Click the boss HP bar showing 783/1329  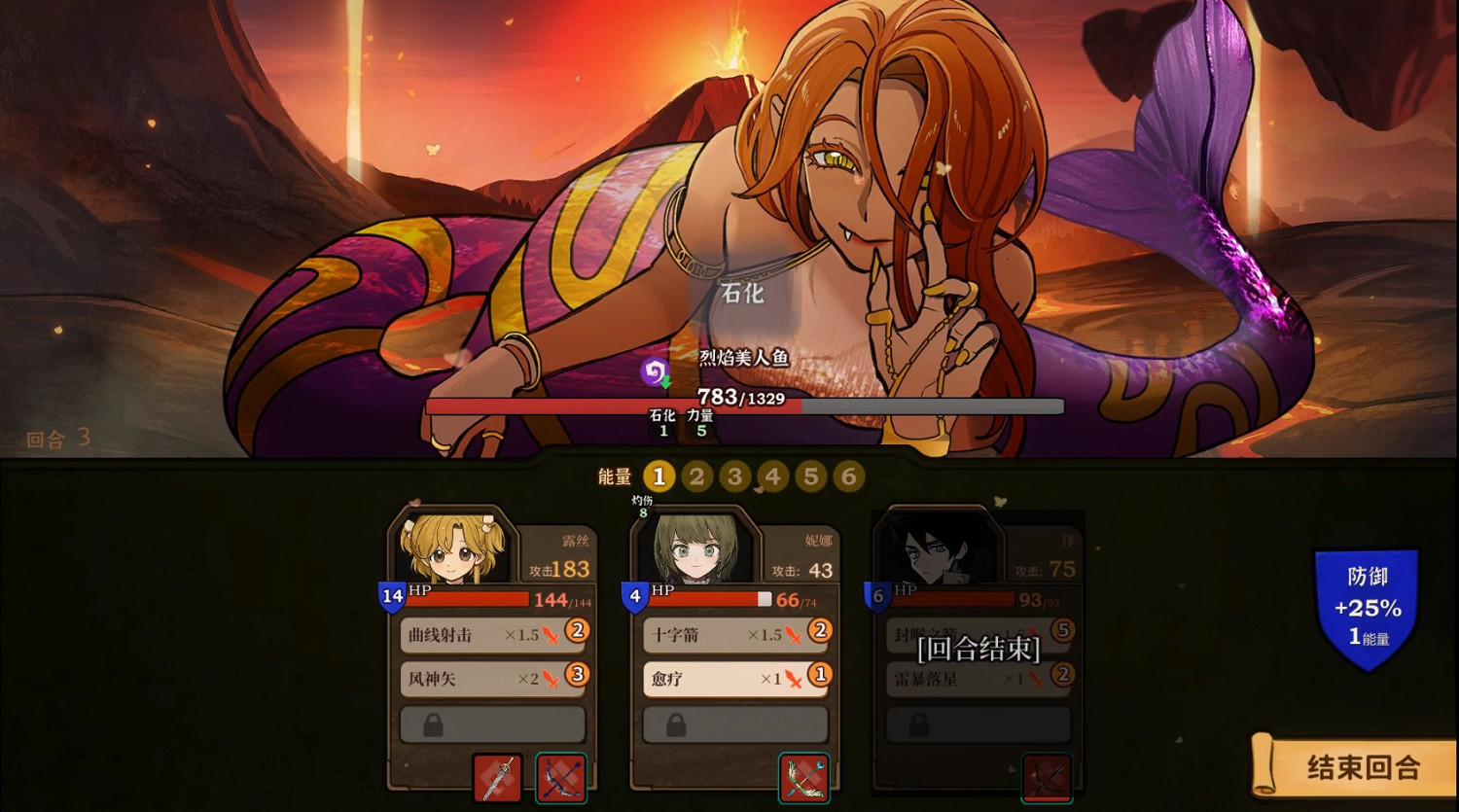point(744,407)
